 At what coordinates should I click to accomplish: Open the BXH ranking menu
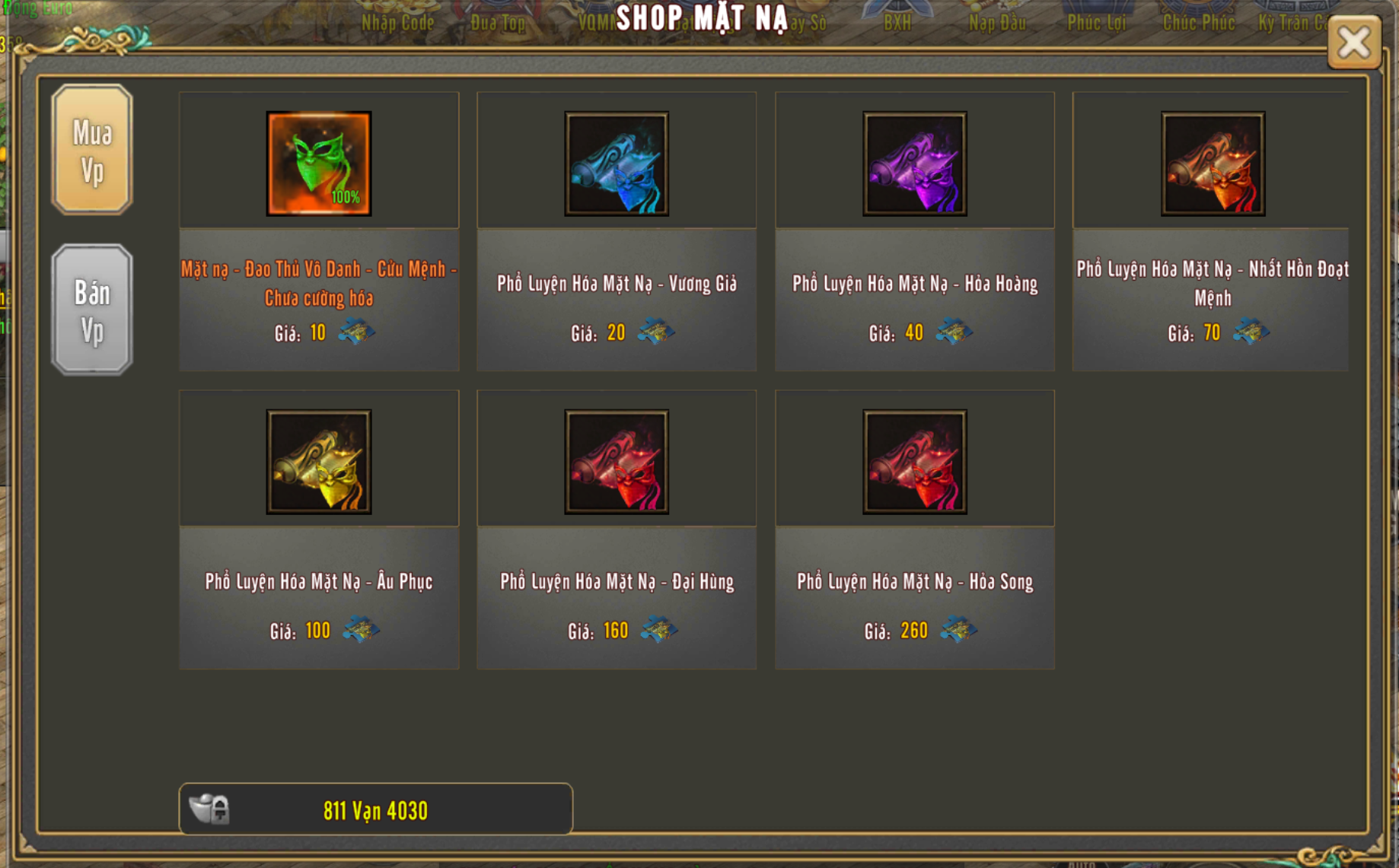click(897, 23)
